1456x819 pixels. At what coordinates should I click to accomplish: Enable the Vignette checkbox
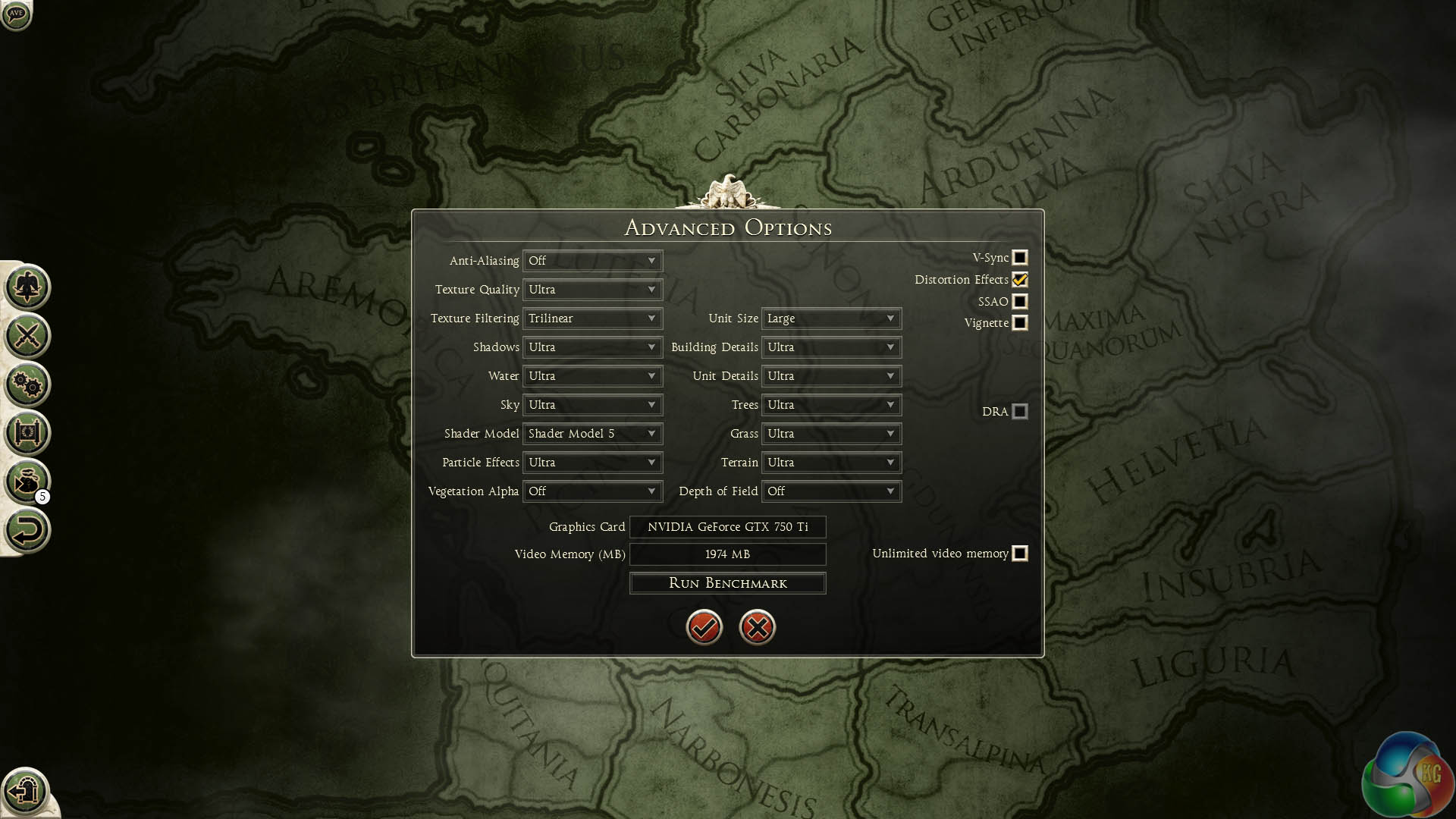[x=1020, y=323]
